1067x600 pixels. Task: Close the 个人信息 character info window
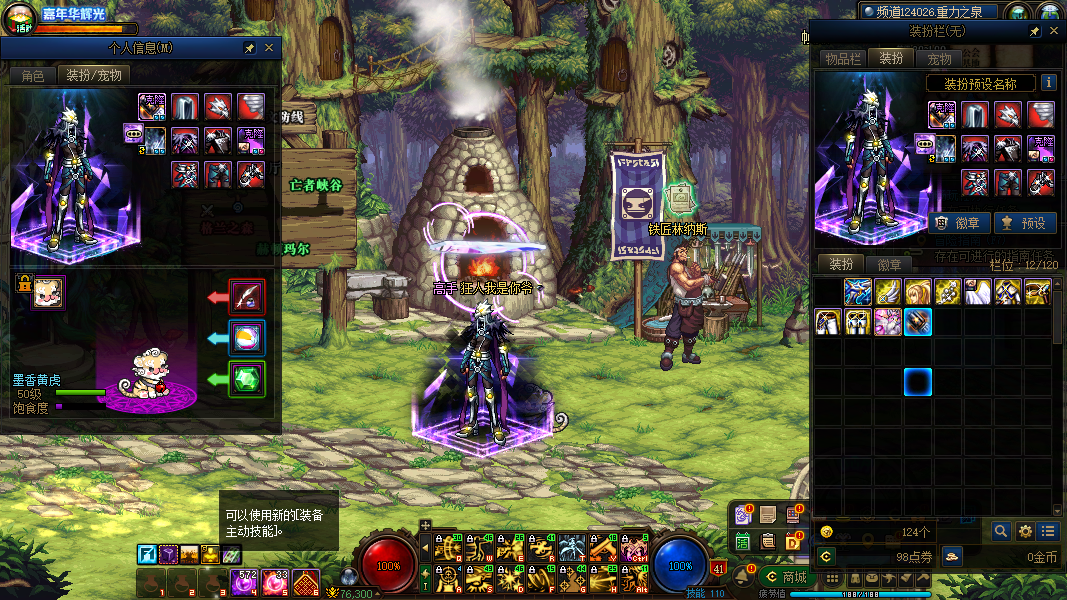coord(269,48)
